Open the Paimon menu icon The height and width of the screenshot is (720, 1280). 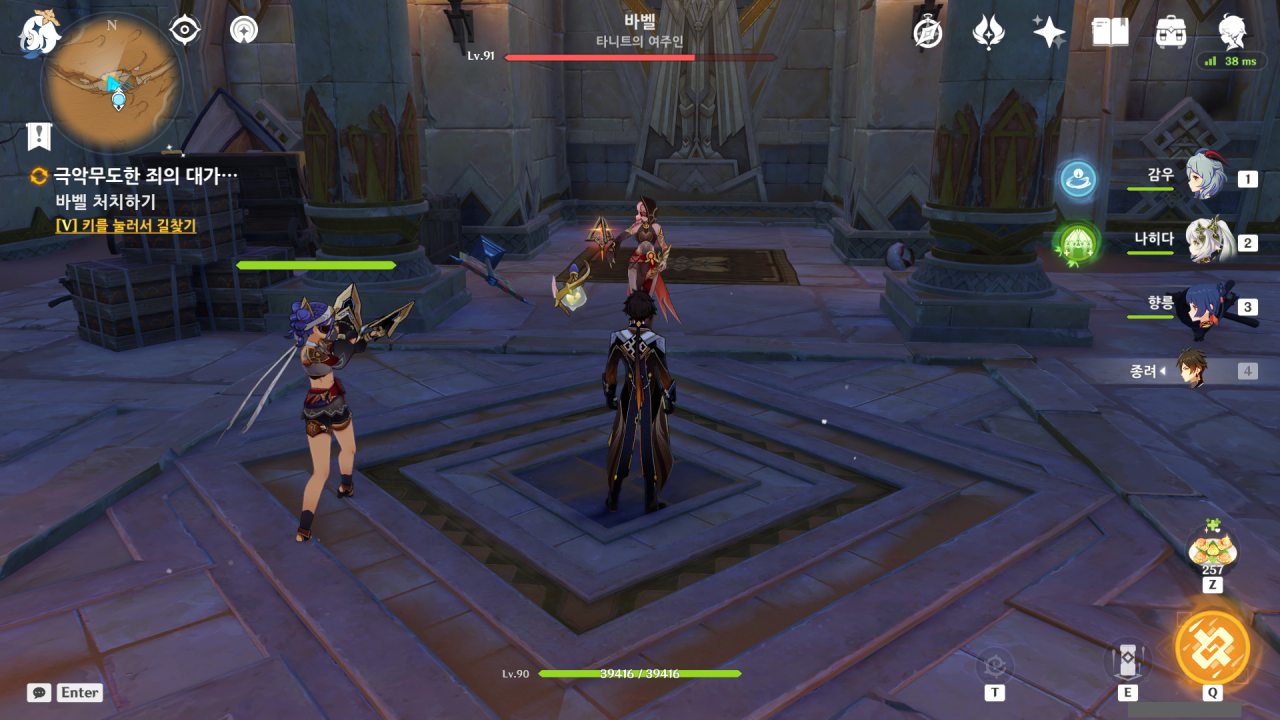tap(39, 33)
